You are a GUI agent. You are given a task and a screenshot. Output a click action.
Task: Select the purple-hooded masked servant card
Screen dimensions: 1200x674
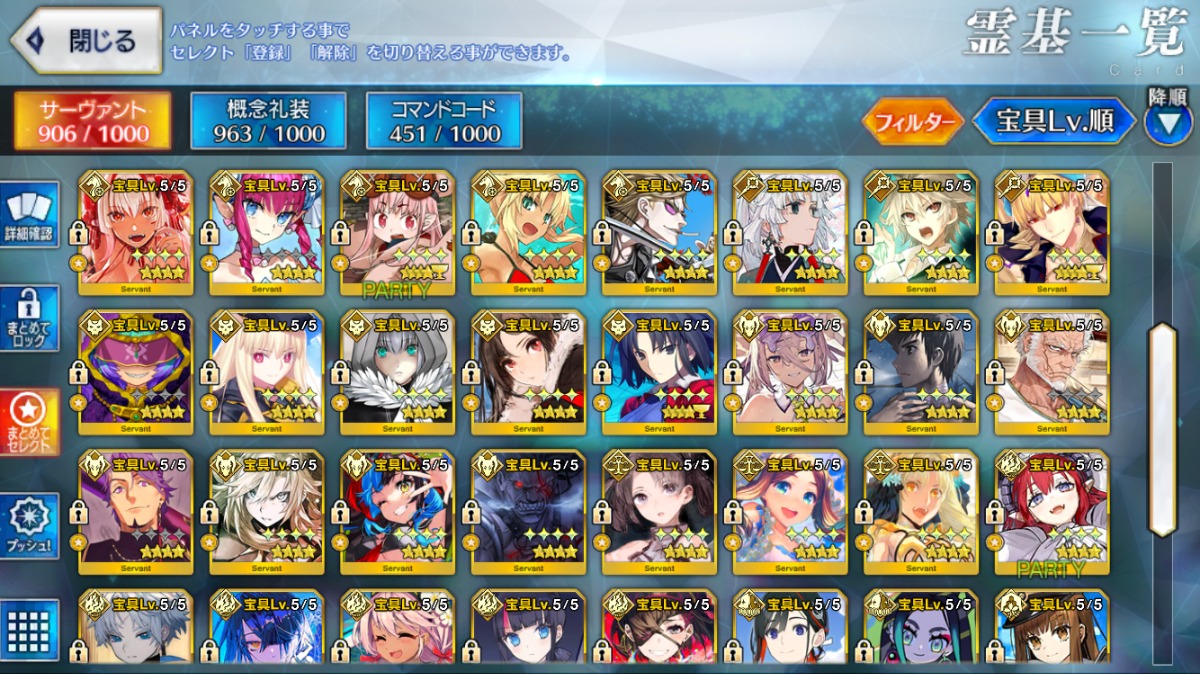click(x=135, y=372)
